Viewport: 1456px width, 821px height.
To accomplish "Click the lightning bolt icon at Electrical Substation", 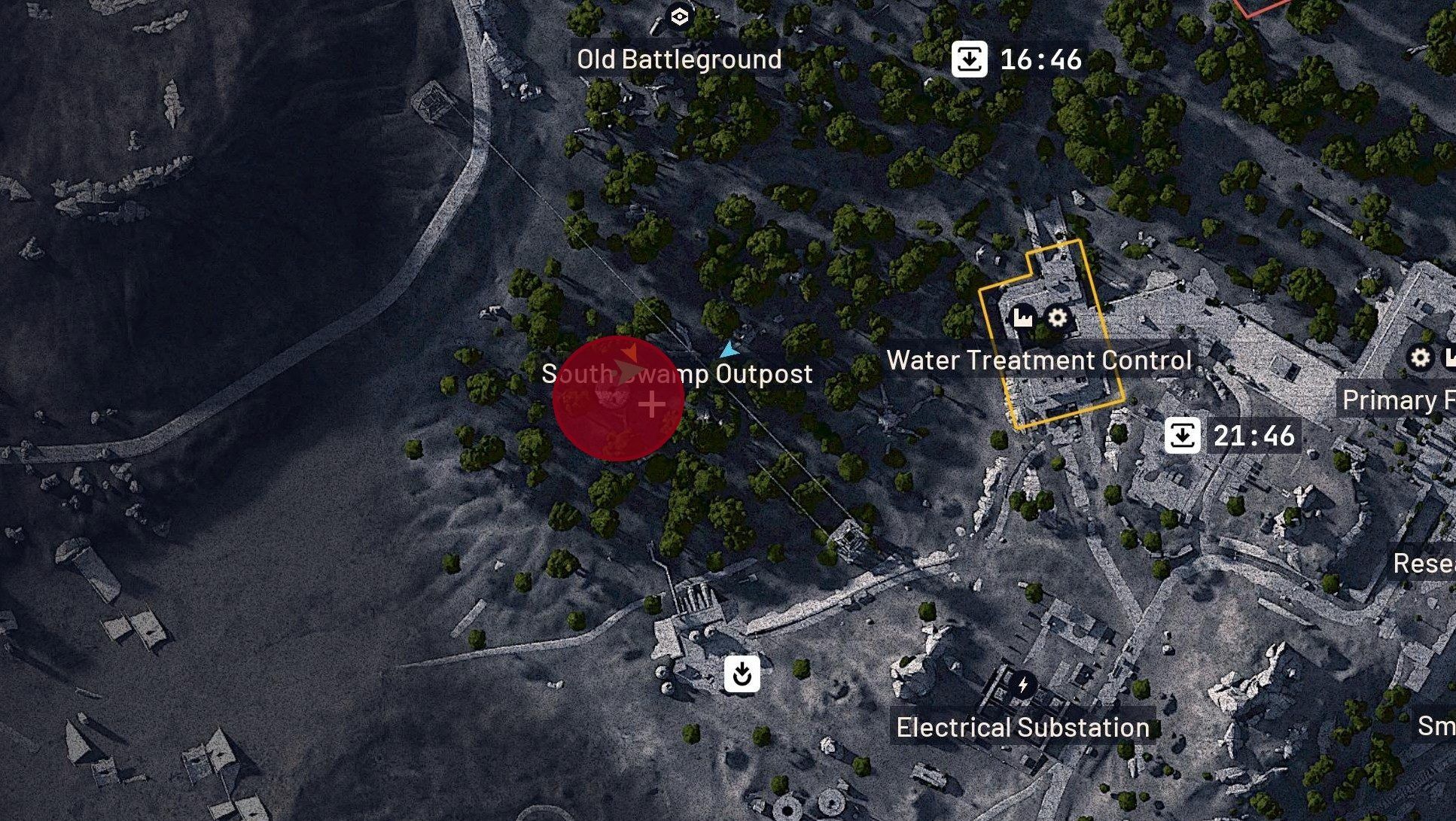I will 1022,686.
